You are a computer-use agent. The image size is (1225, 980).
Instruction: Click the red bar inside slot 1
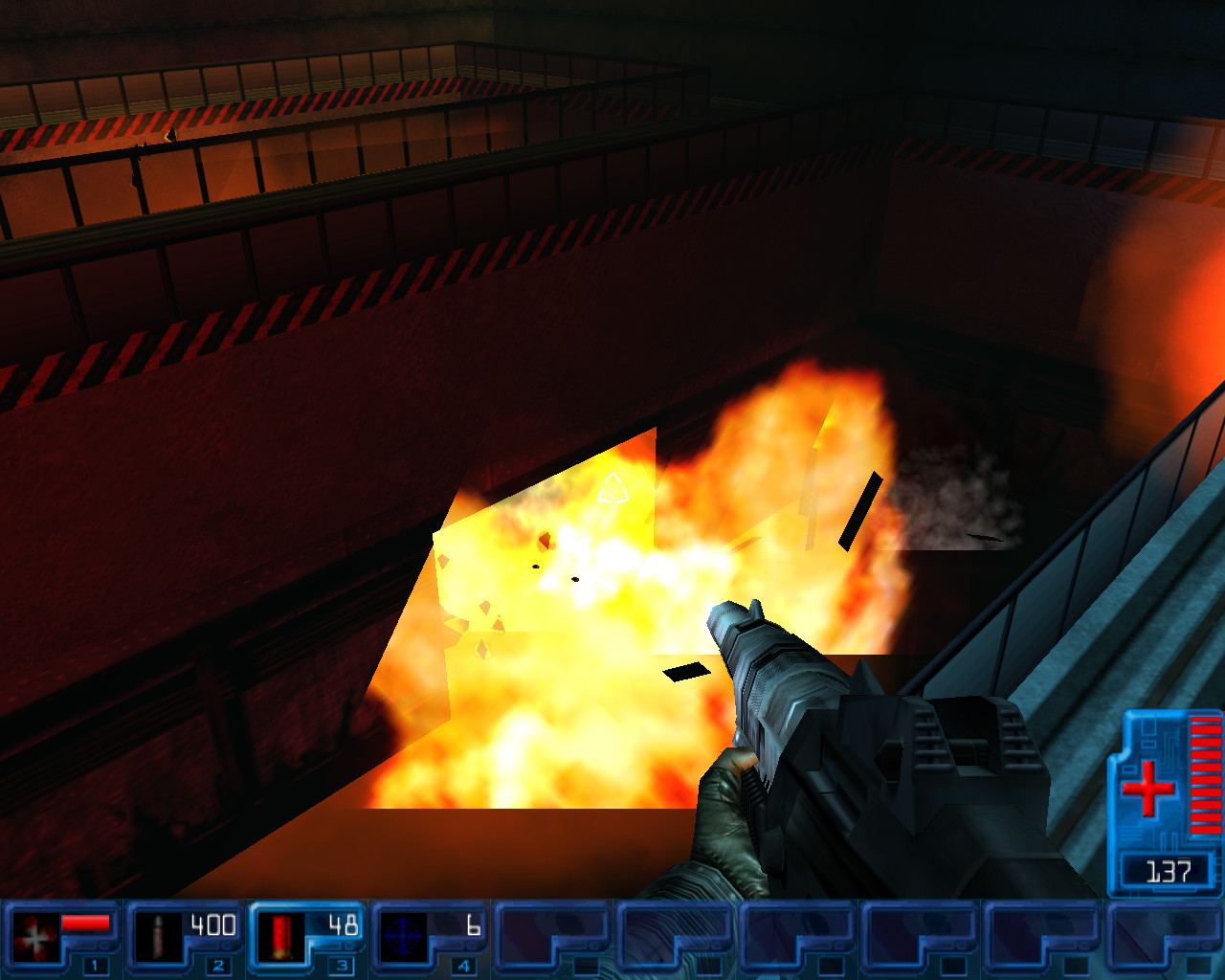(84, 924)
